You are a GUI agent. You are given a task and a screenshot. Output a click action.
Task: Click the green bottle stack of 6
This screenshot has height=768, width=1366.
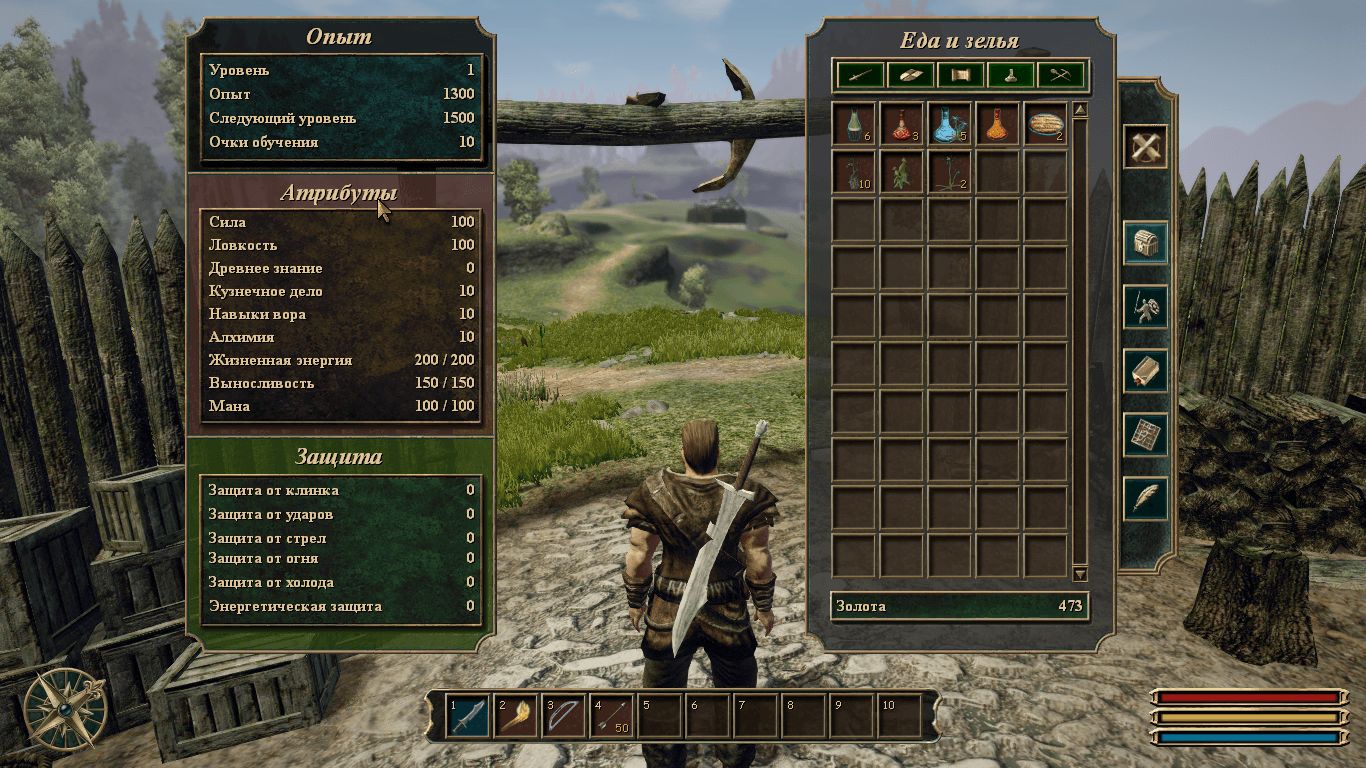coord(854,124)
